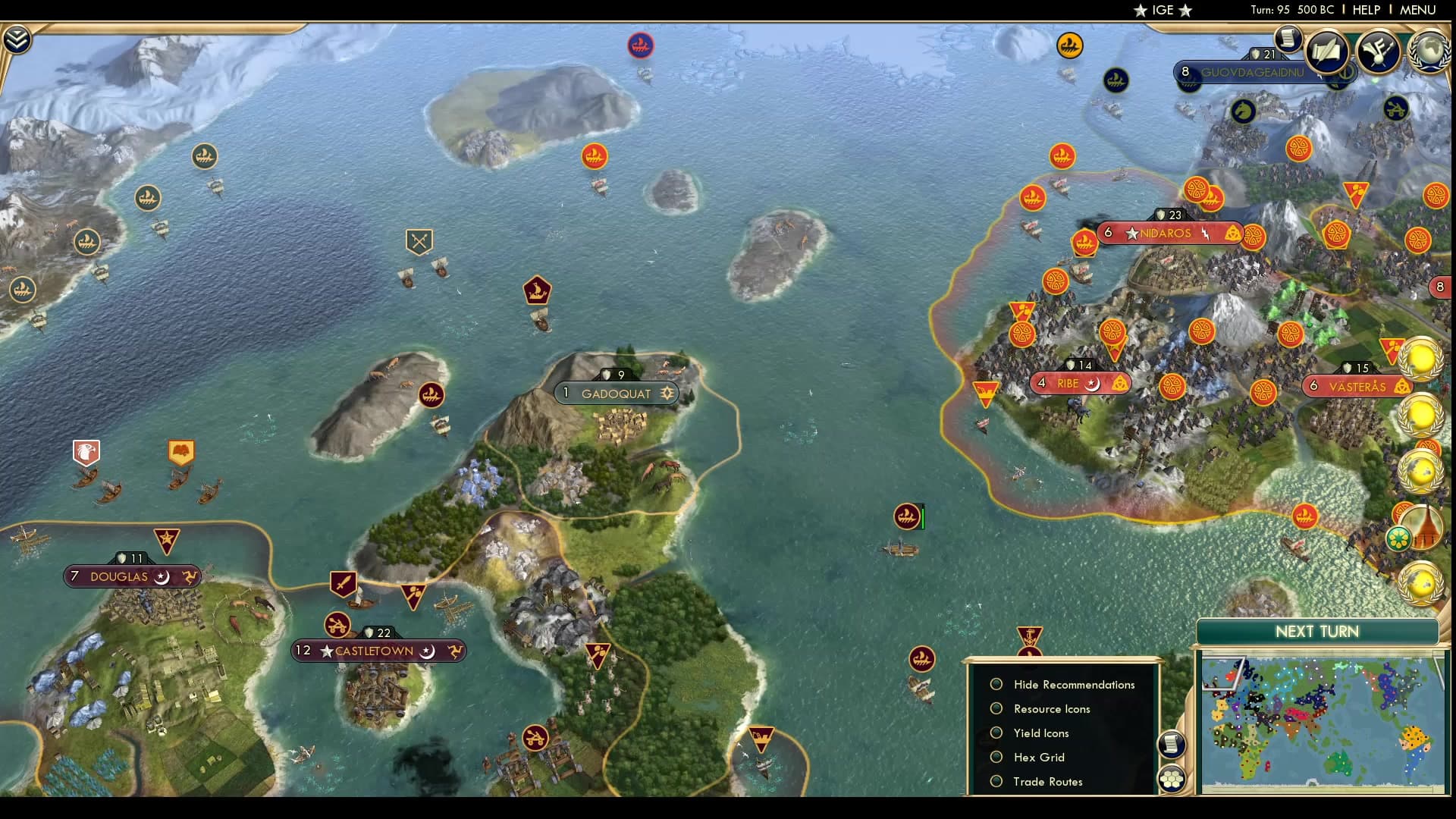Select the trireme unit icon near Gadoquat
The height and width of the screenshot is (819, 1456).
coord(536,290)
